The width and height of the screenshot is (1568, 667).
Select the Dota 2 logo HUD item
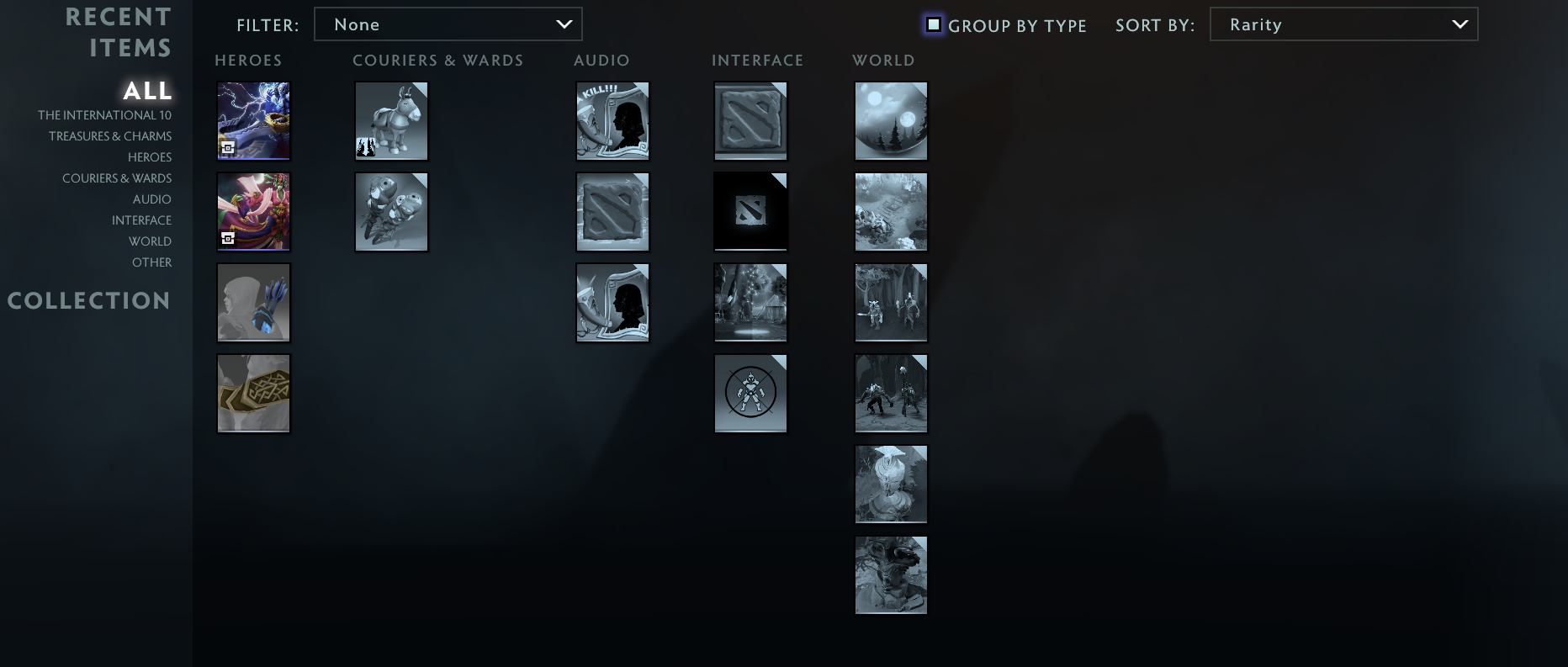click(x=750, y=120)
